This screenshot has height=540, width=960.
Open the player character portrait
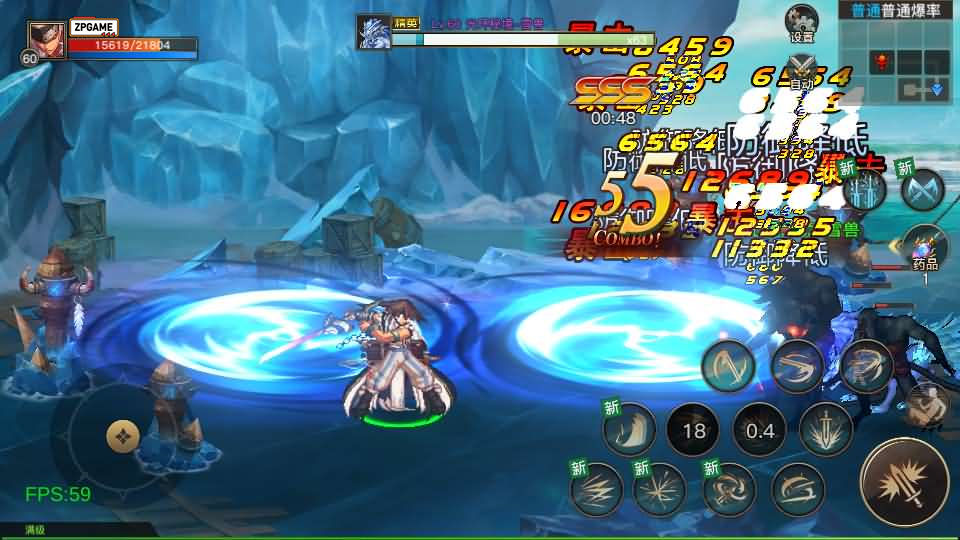(x=43, y=42)
